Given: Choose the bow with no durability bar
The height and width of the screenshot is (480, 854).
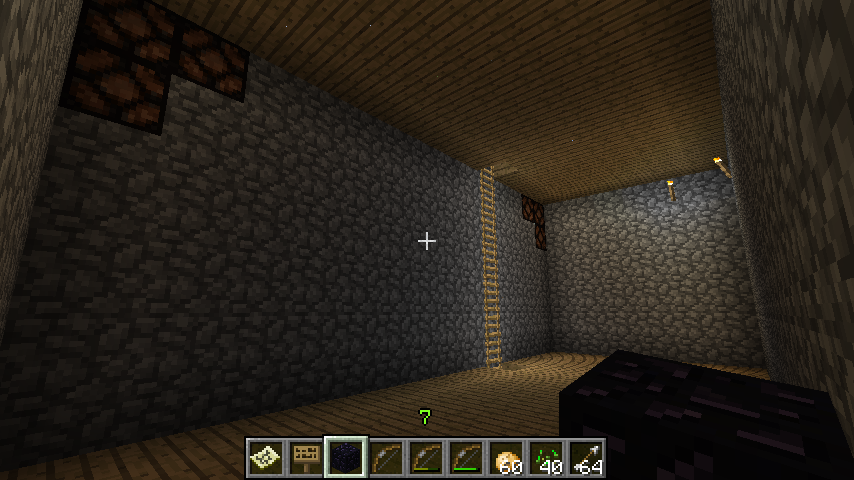Looking at the screenshot, I should pos(386,458).
